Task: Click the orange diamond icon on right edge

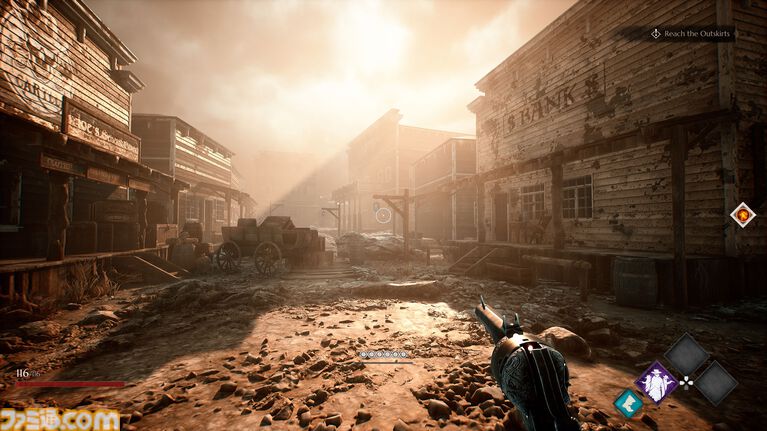Action: click(742, 214)
